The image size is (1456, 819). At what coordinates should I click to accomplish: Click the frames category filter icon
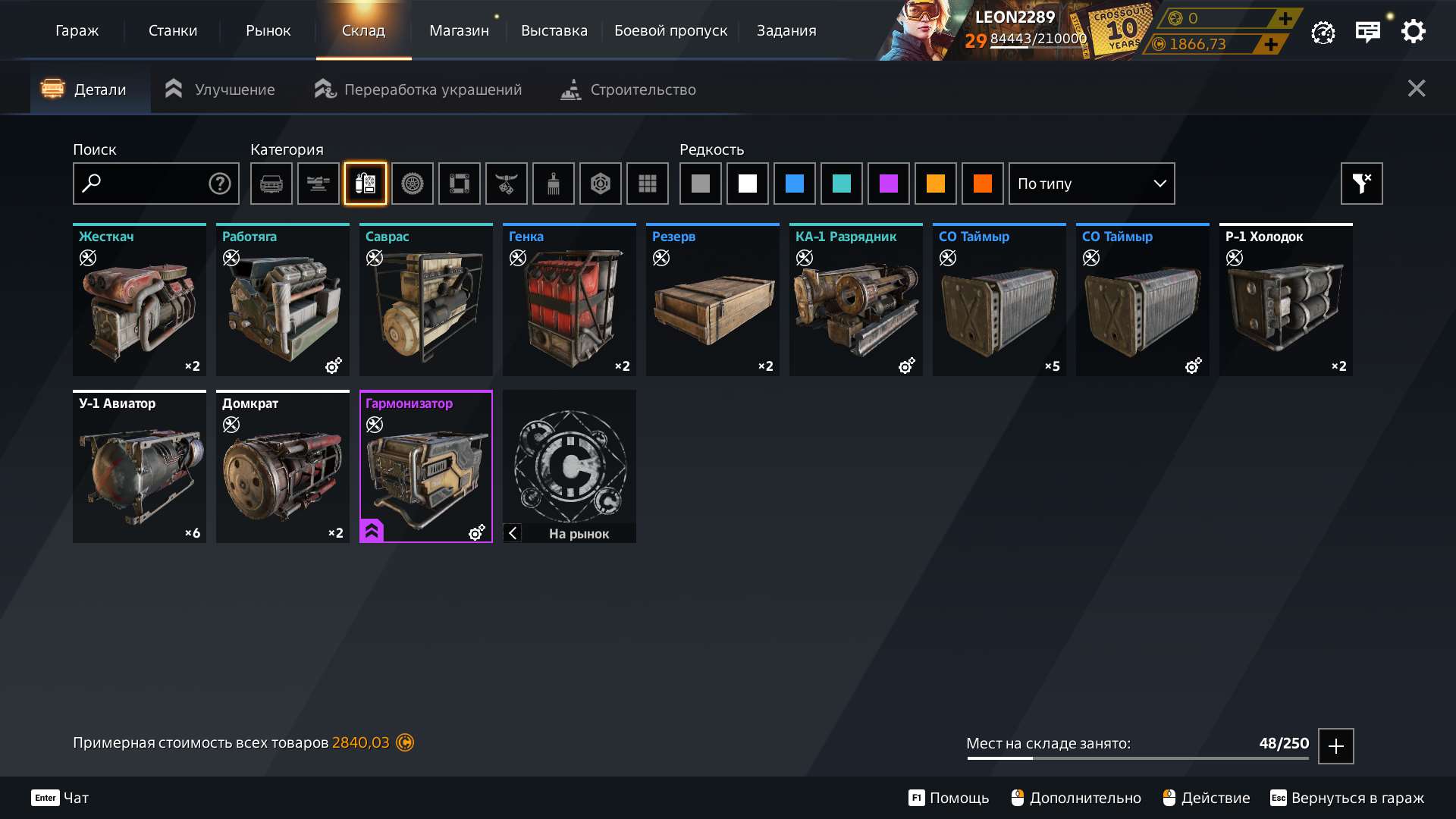tap(459, 184)
